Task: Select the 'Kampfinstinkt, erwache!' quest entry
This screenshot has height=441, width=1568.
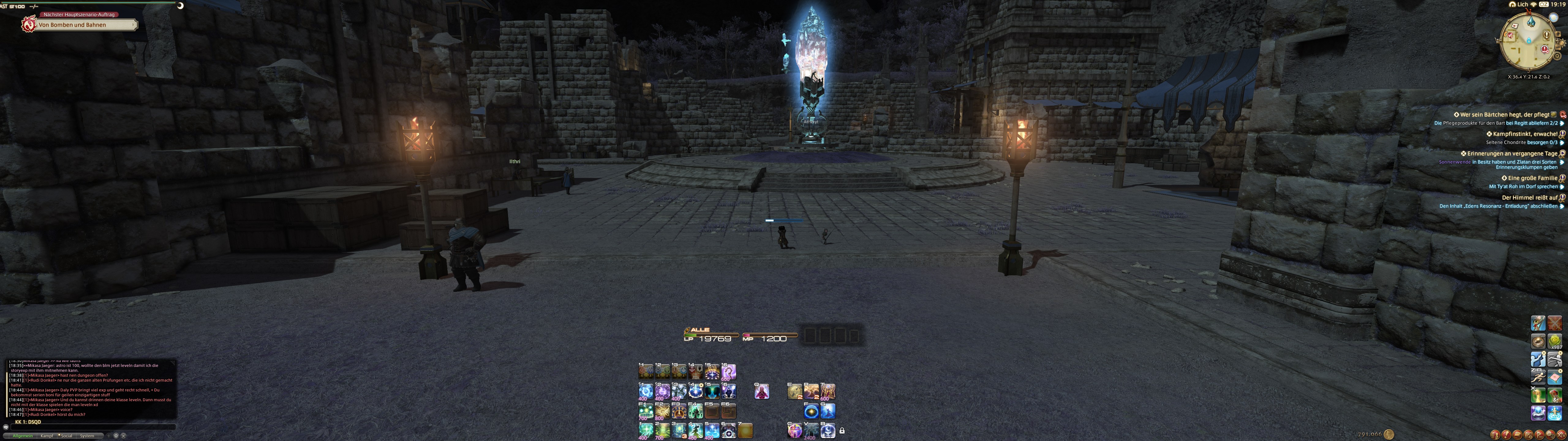Action: (x=1523, y=134)
